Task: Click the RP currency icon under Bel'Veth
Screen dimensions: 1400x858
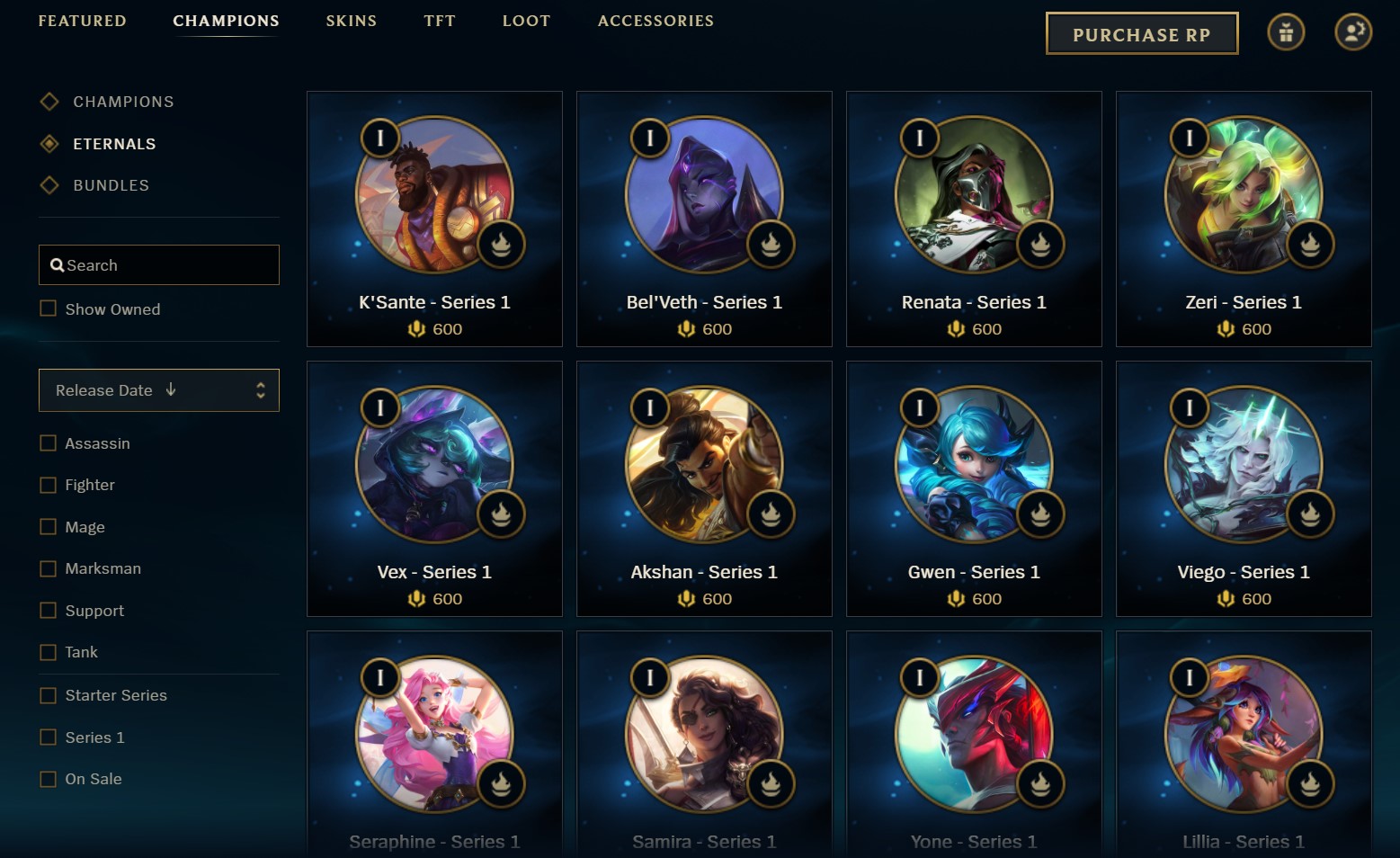Action: click(685, 329)
